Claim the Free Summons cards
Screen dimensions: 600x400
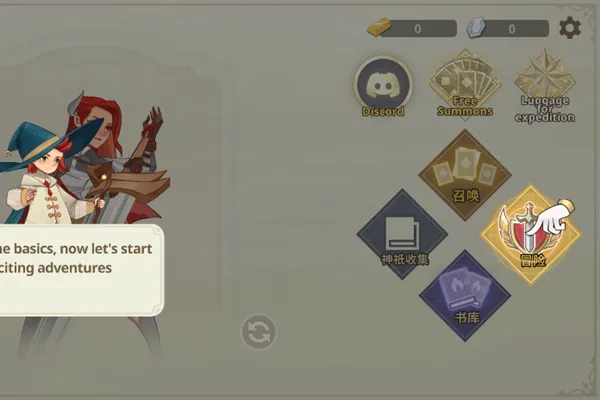[465, 84]
